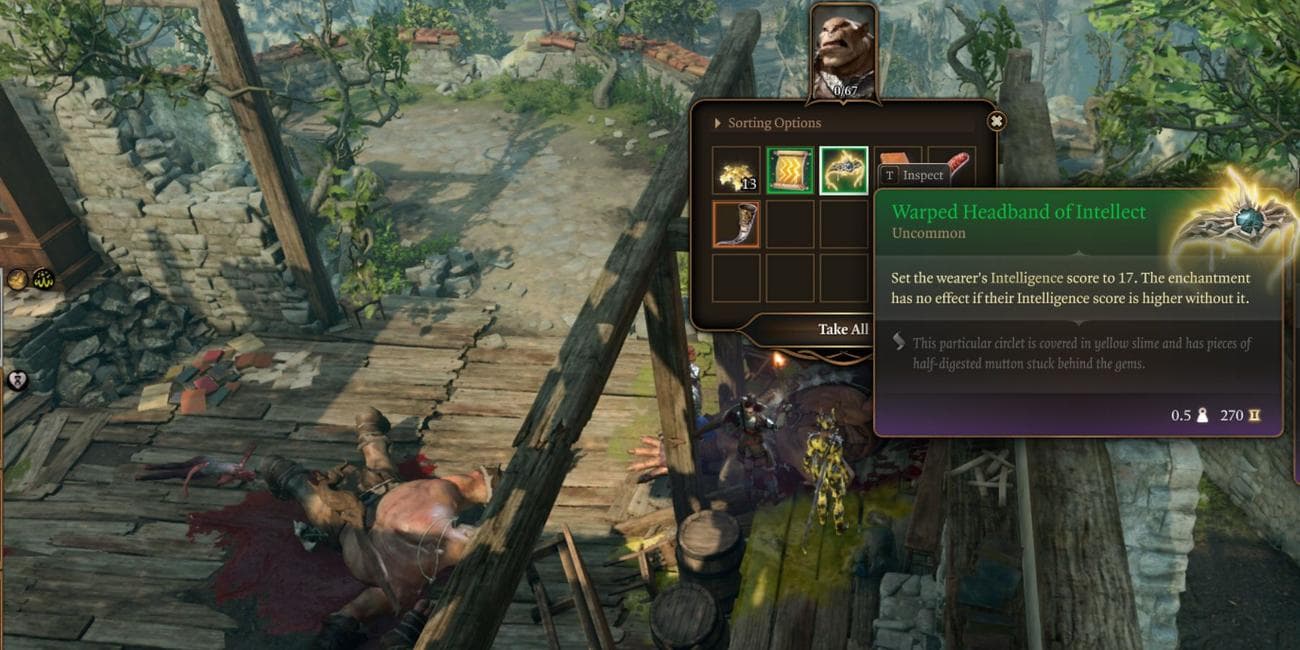Click the ogre portrait above the loot window
The image size is (1300, 650).
point(843,48)
